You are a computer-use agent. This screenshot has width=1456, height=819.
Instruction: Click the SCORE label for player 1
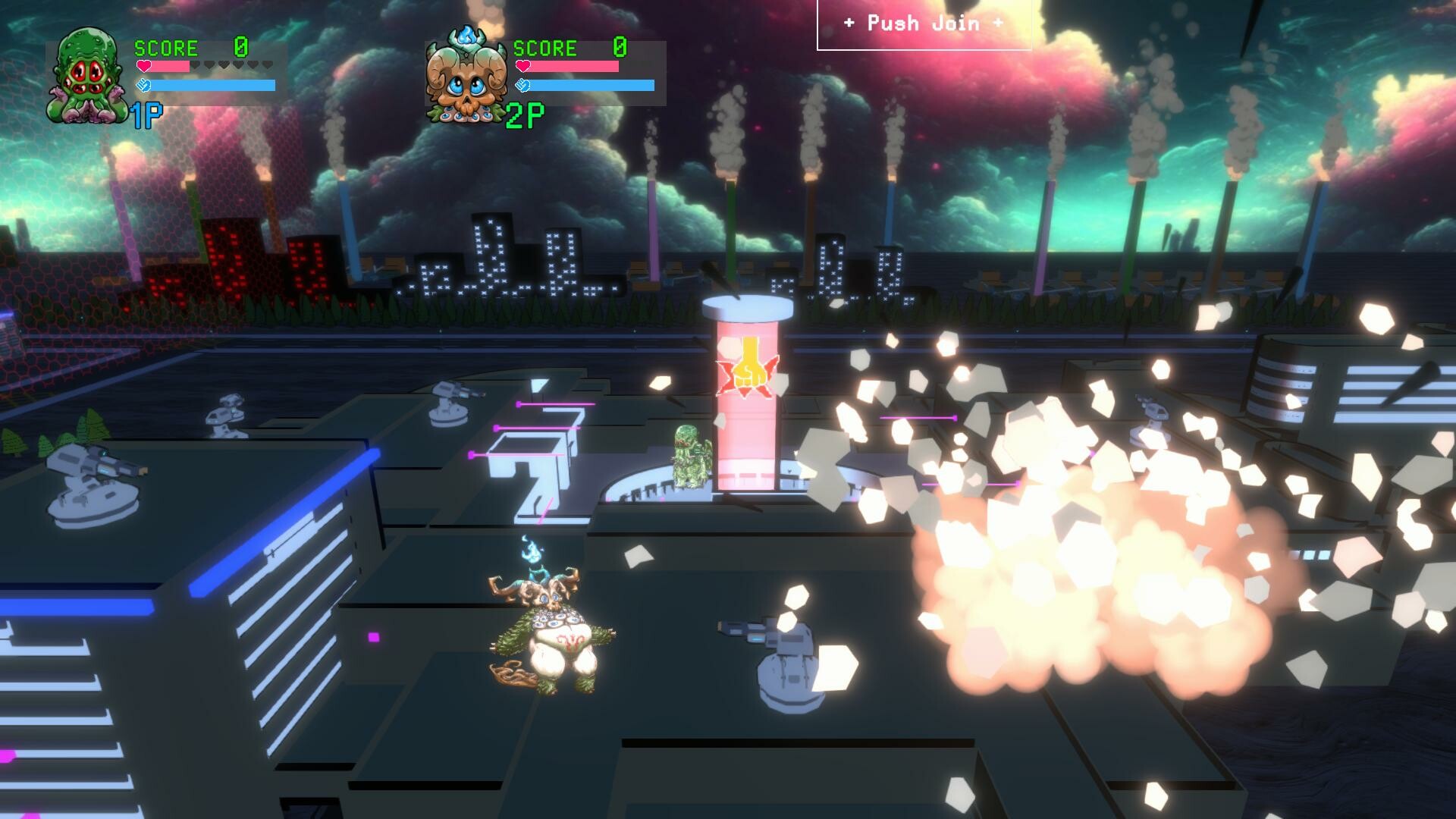point(165,48)
